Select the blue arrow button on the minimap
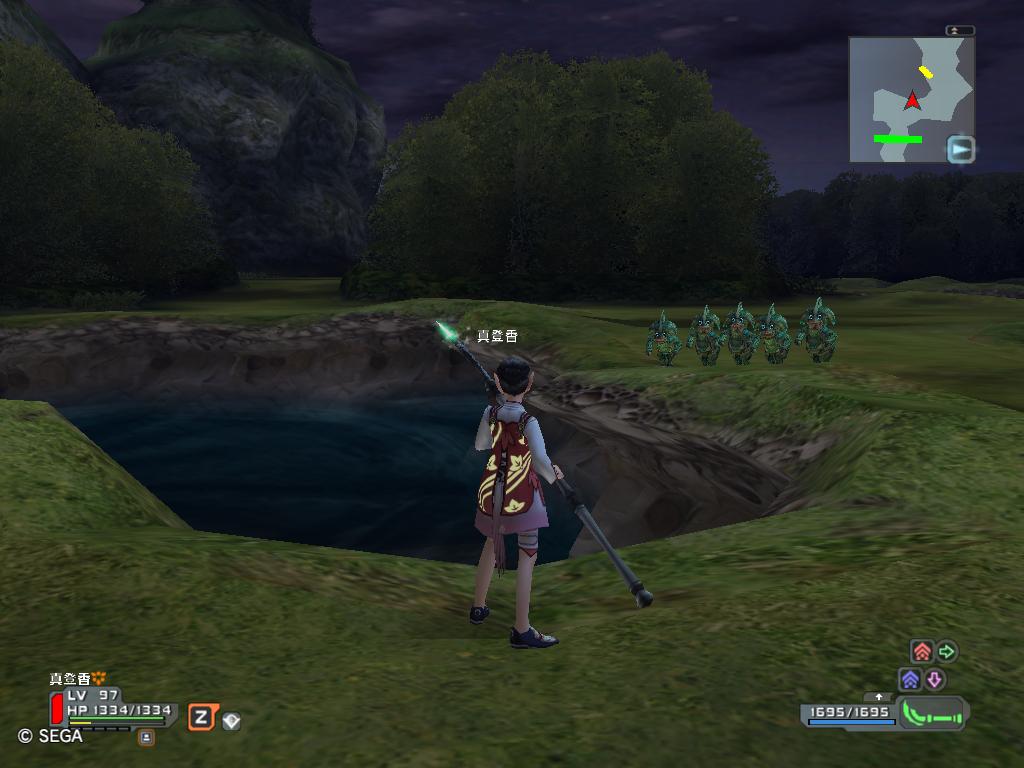 click(960, 149)
